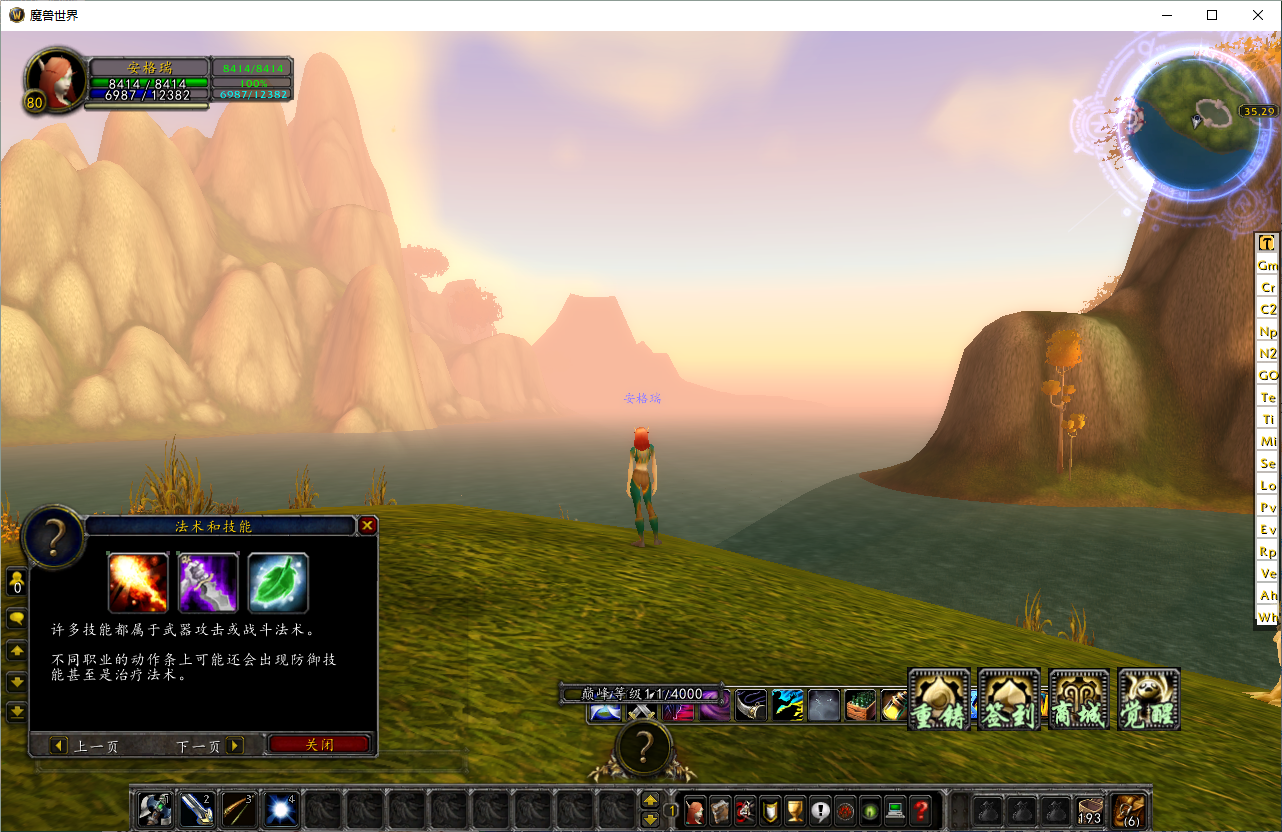This screenshot has width=1282, height=832.
Task: Select the player portrait of 安格瑞
Action: (57, 78)
